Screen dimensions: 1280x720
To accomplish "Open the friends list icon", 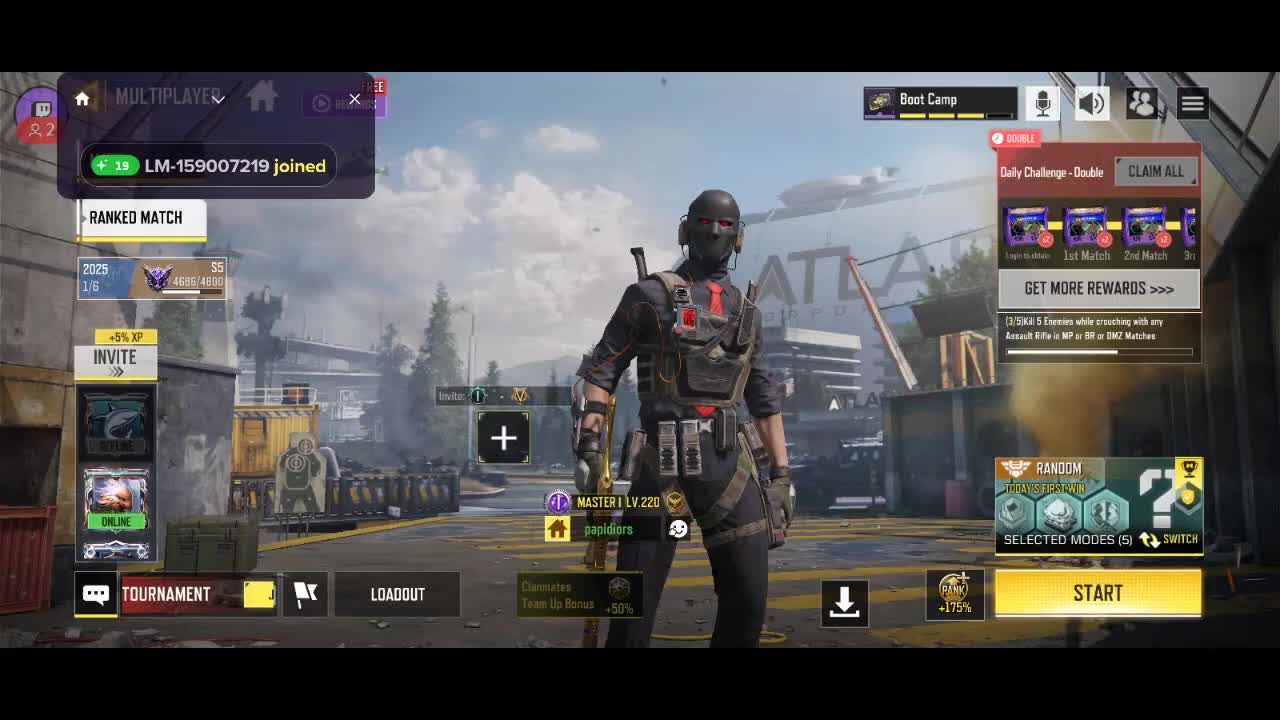I will (x=1141, y=103).
